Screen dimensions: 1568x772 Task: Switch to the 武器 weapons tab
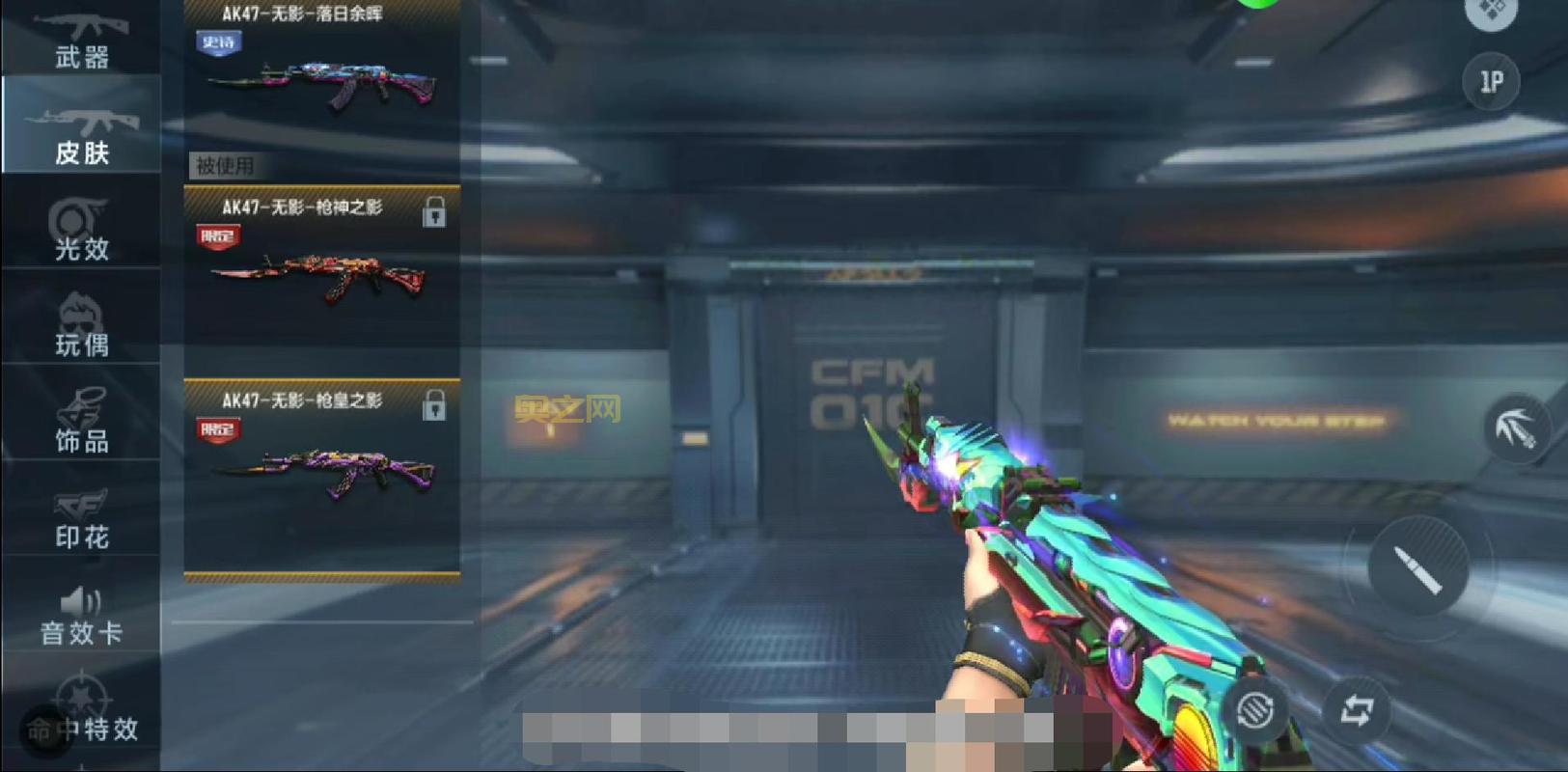coord(81,39)
